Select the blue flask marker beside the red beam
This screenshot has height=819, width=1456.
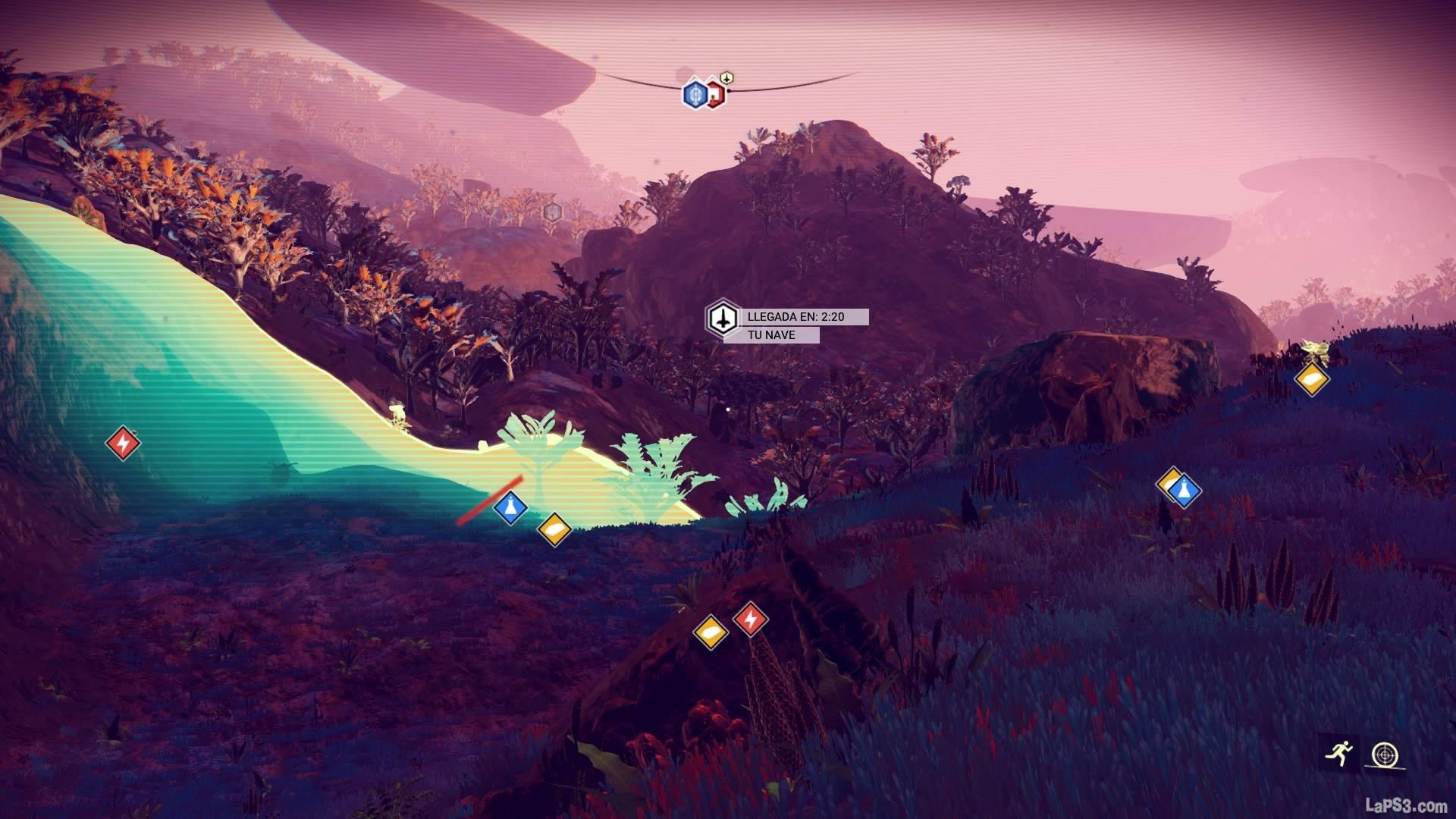coord(510,507)
